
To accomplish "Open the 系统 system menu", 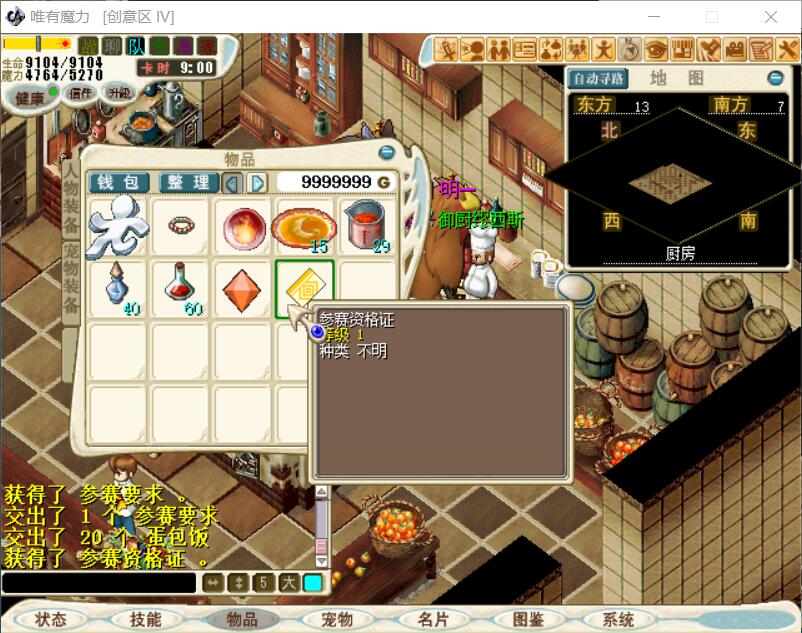I will click(x=619, y=620).
